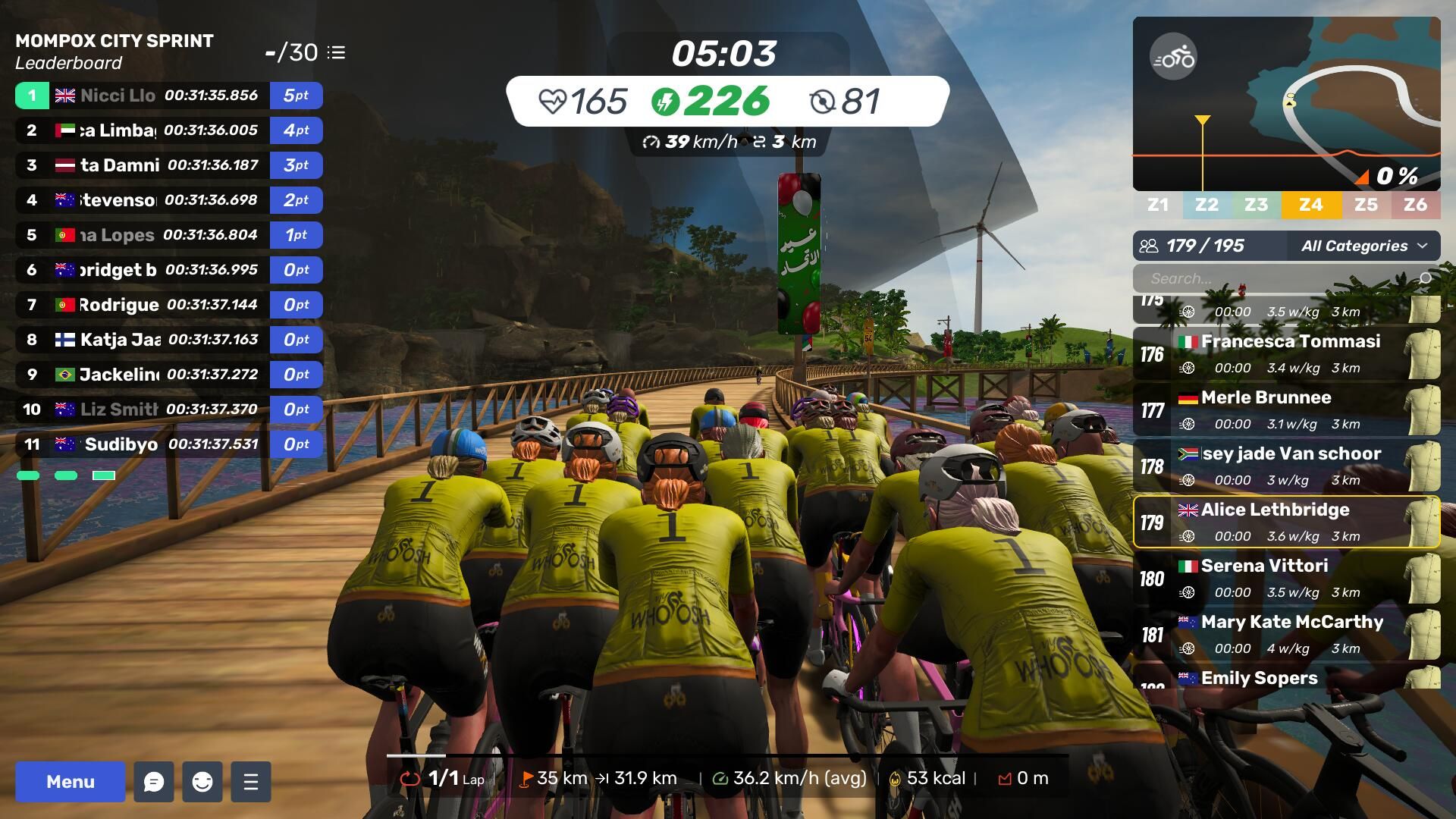Open the All Categories dropdown
1456x819 pixels.
(1363, 246)
